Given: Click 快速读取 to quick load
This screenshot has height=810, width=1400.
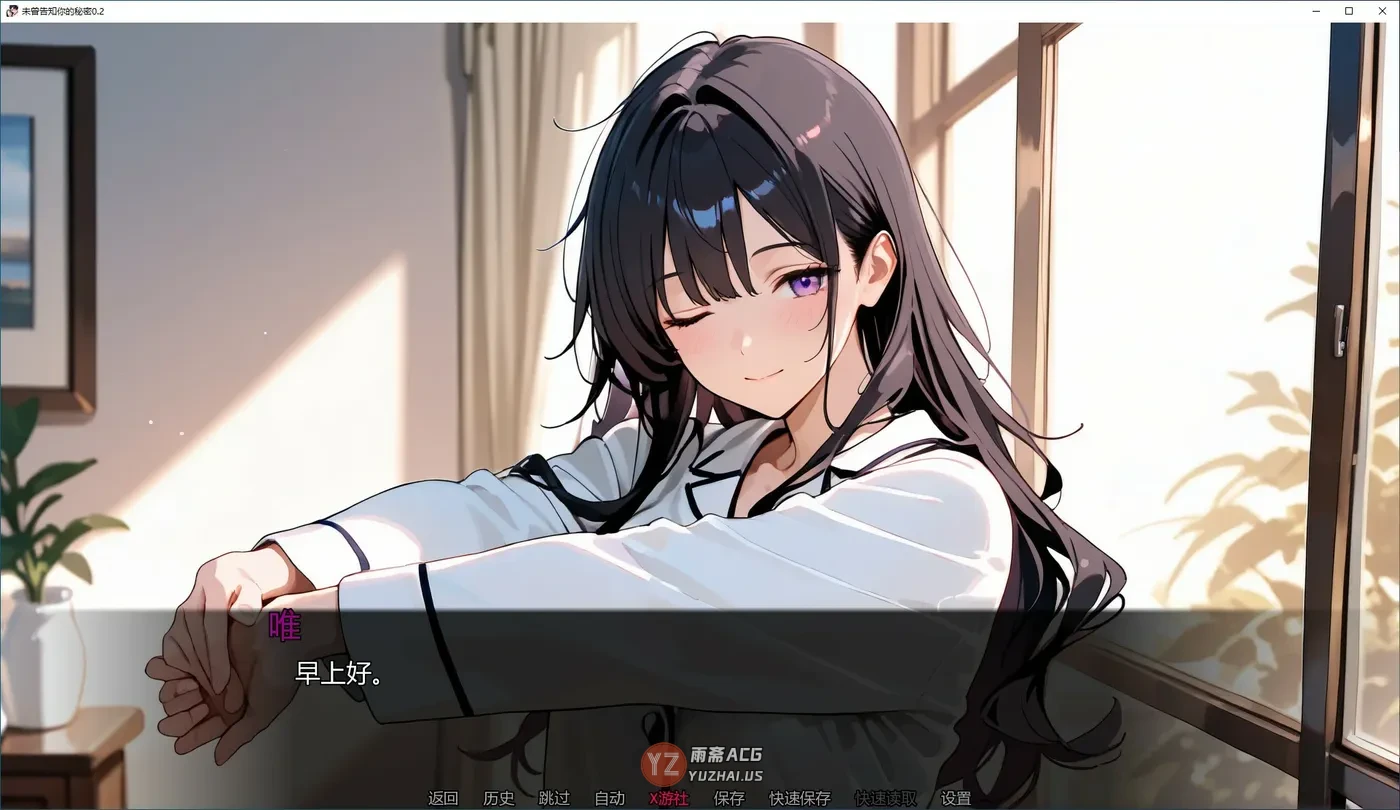Looking at the screenshot, I should pyautogui.click(x=886, y=798).
